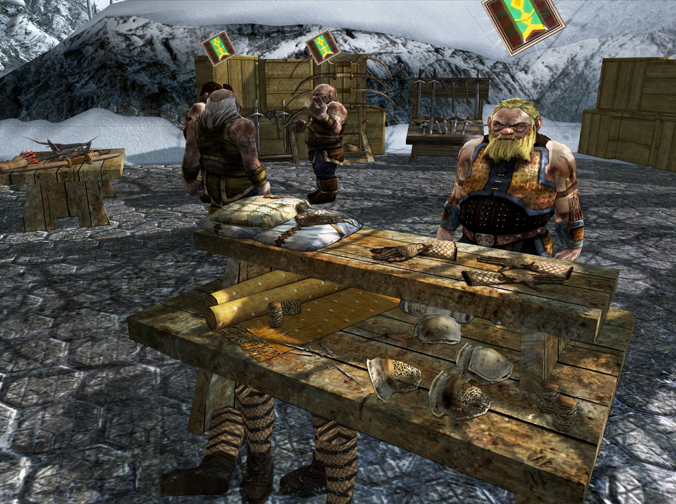This screenshot has height=504, width=676.
Task: Click the large green vendor marker icon
Action: [x=523, y=20]
